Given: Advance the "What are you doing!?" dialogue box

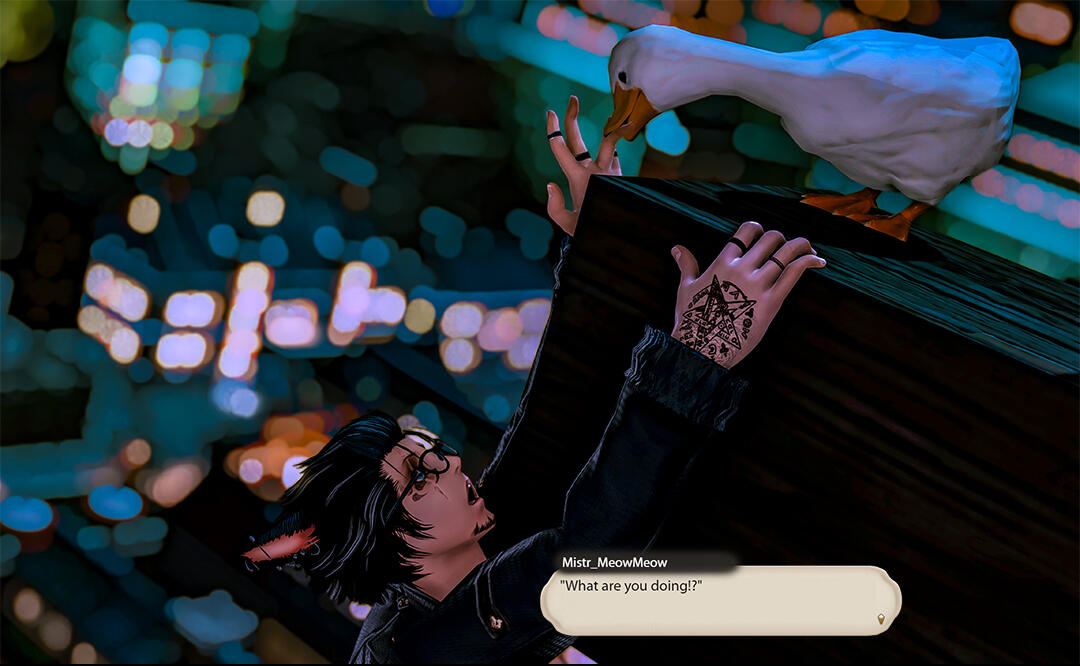Looking at the screenshot, I should click(720, 601).
